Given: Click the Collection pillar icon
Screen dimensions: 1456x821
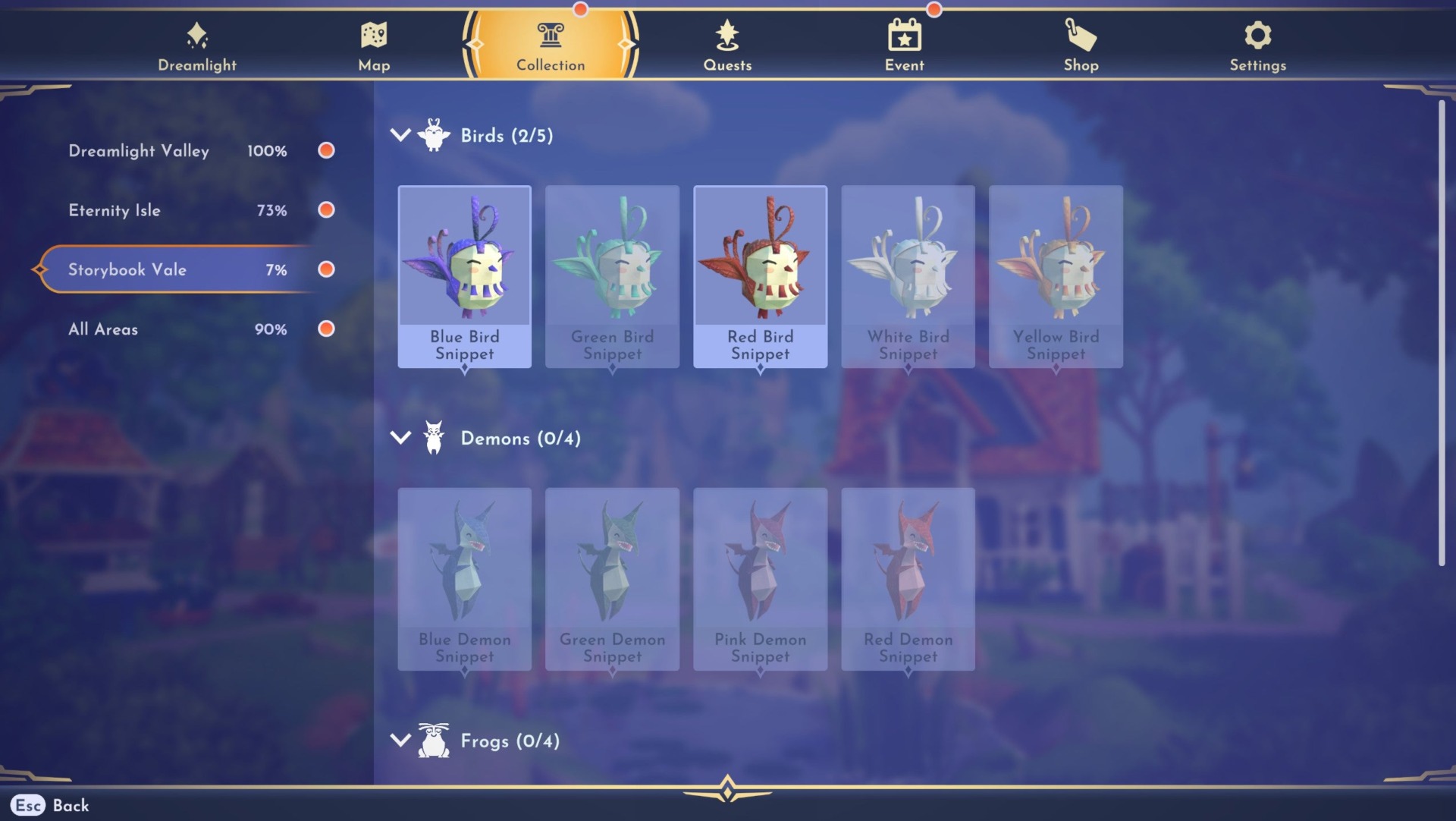Looking at the screenshot, I should click(551, 33).
